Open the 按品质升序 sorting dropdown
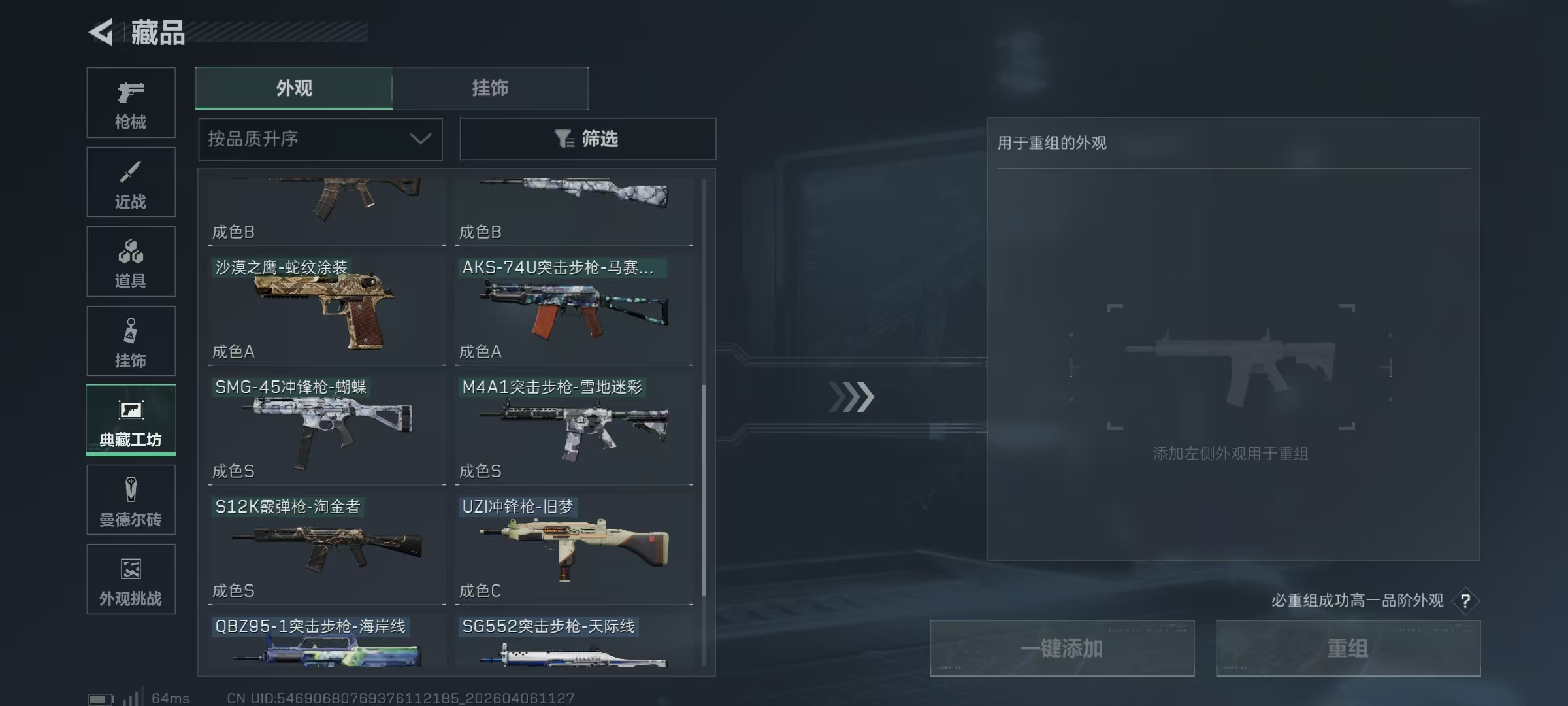1568x706 pixels. coord(319,139)
